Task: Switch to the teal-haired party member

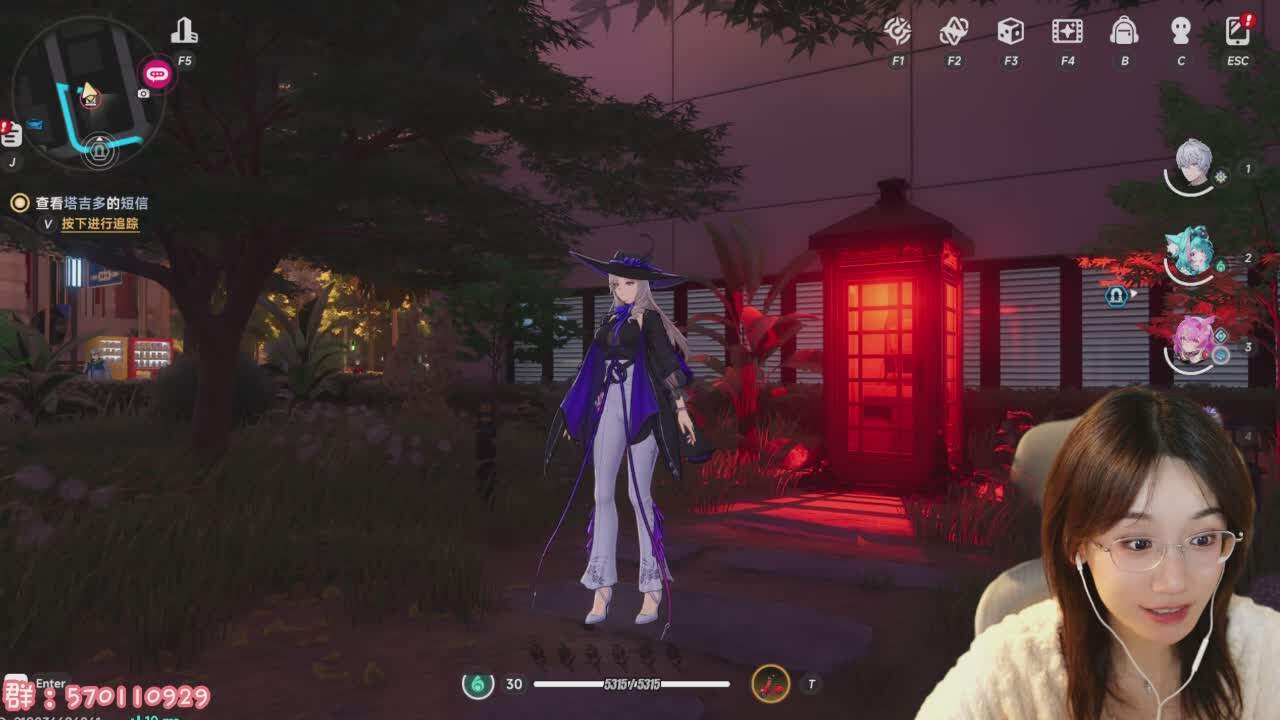Action: click(x=1191, y=253)
